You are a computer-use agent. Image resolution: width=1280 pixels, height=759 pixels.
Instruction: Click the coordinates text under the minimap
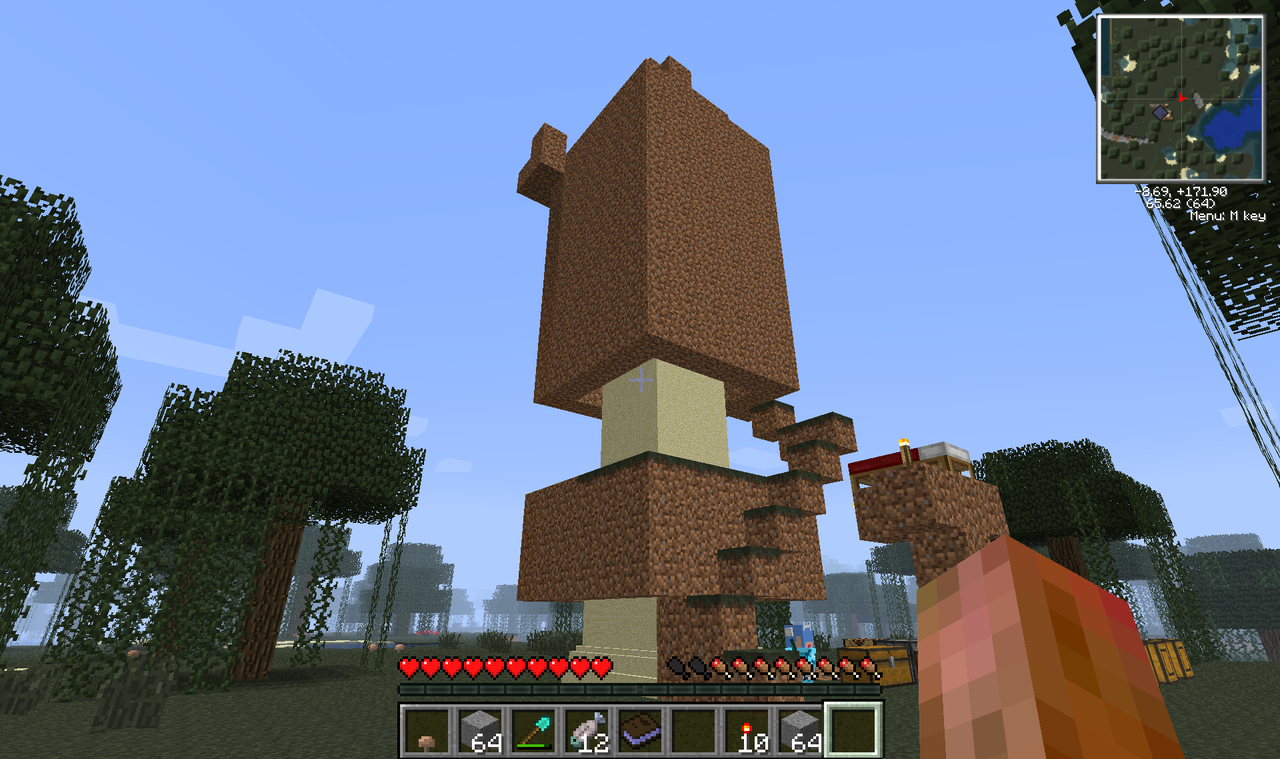click(1182, 192)
